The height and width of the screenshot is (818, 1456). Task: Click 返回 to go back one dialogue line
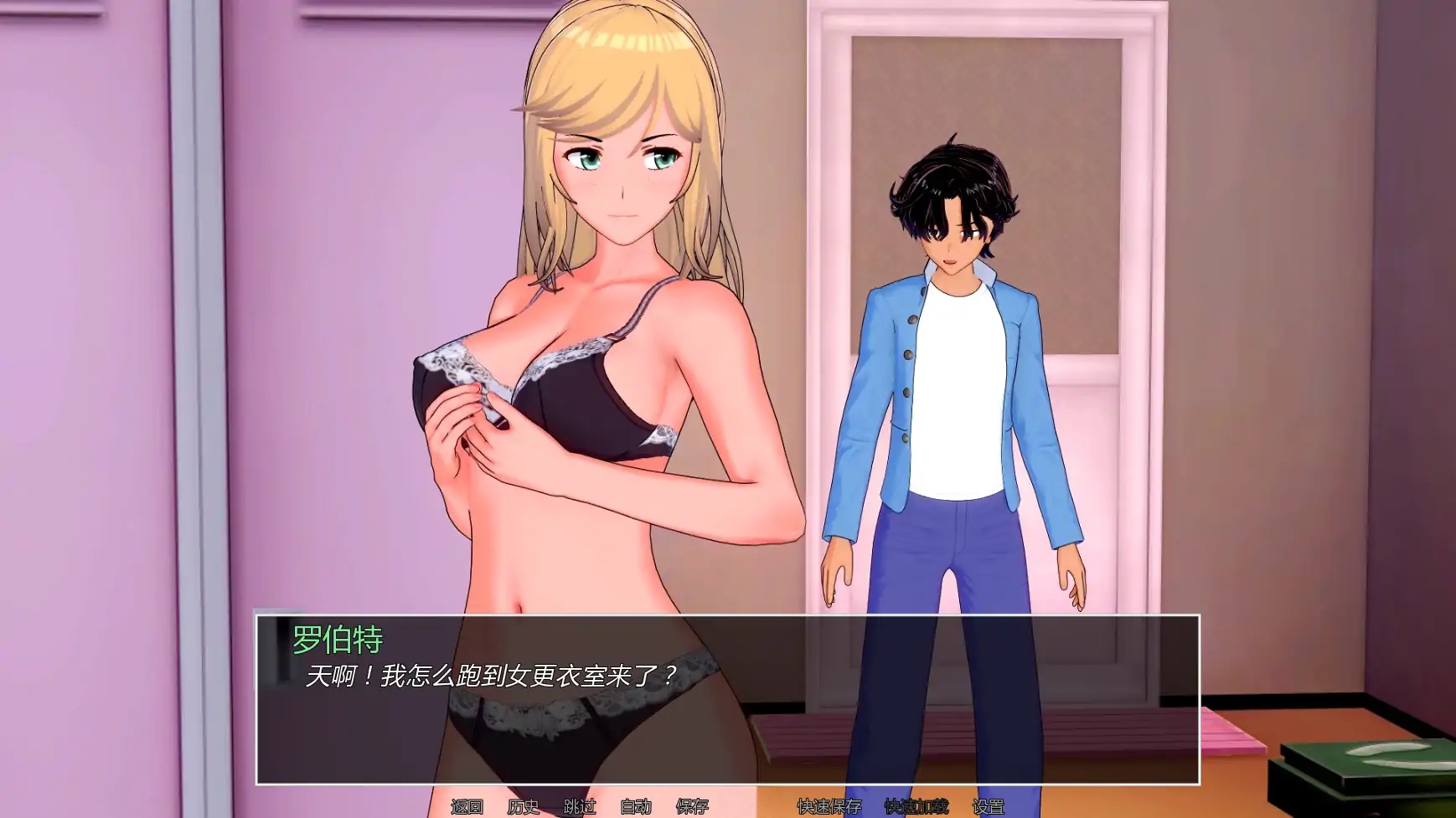point(467,805)
